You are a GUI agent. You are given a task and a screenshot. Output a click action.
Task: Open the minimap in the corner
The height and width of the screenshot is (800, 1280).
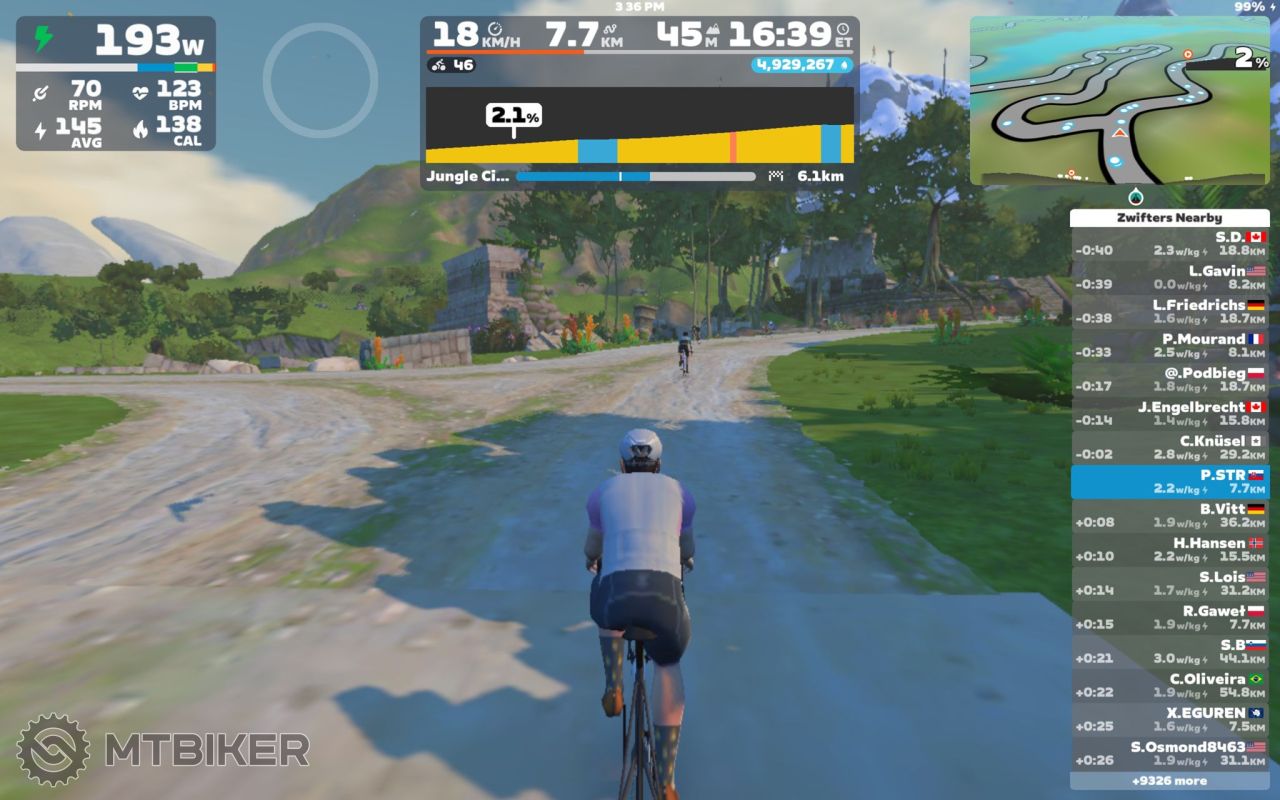pos(1119,100)
